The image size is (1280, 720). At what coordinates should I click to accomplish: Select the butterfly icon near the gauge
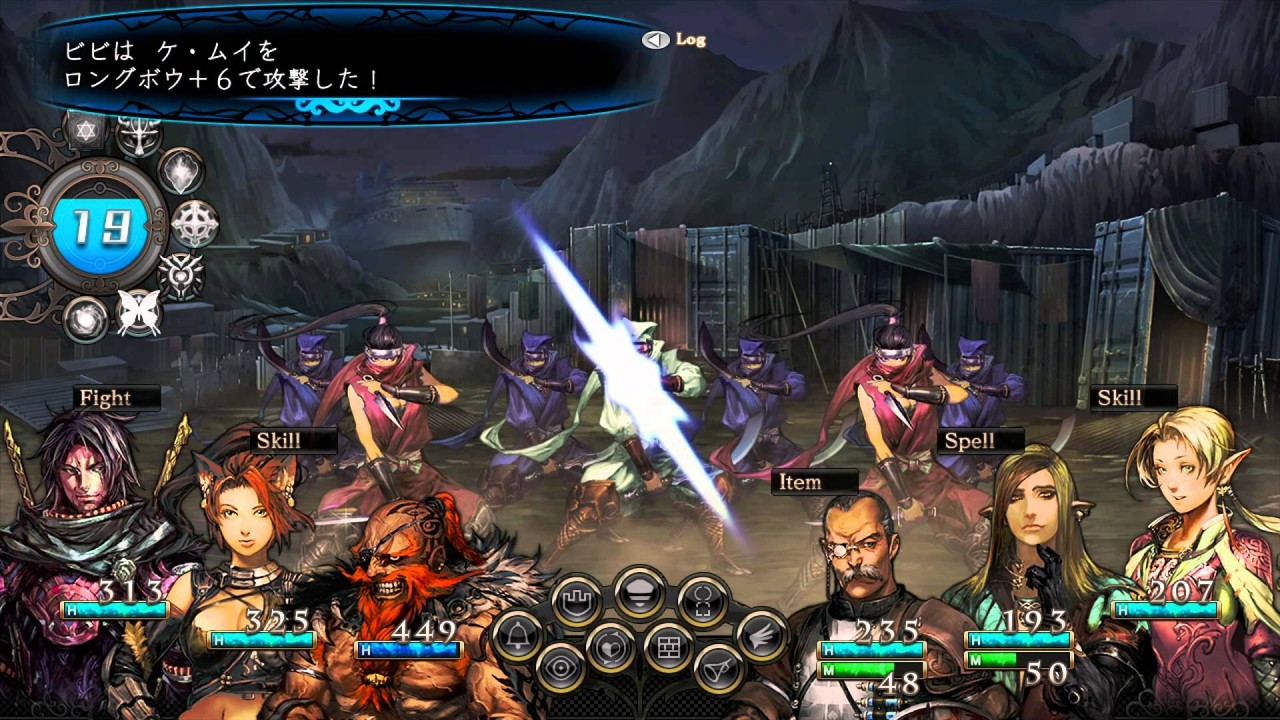[139, 312]
